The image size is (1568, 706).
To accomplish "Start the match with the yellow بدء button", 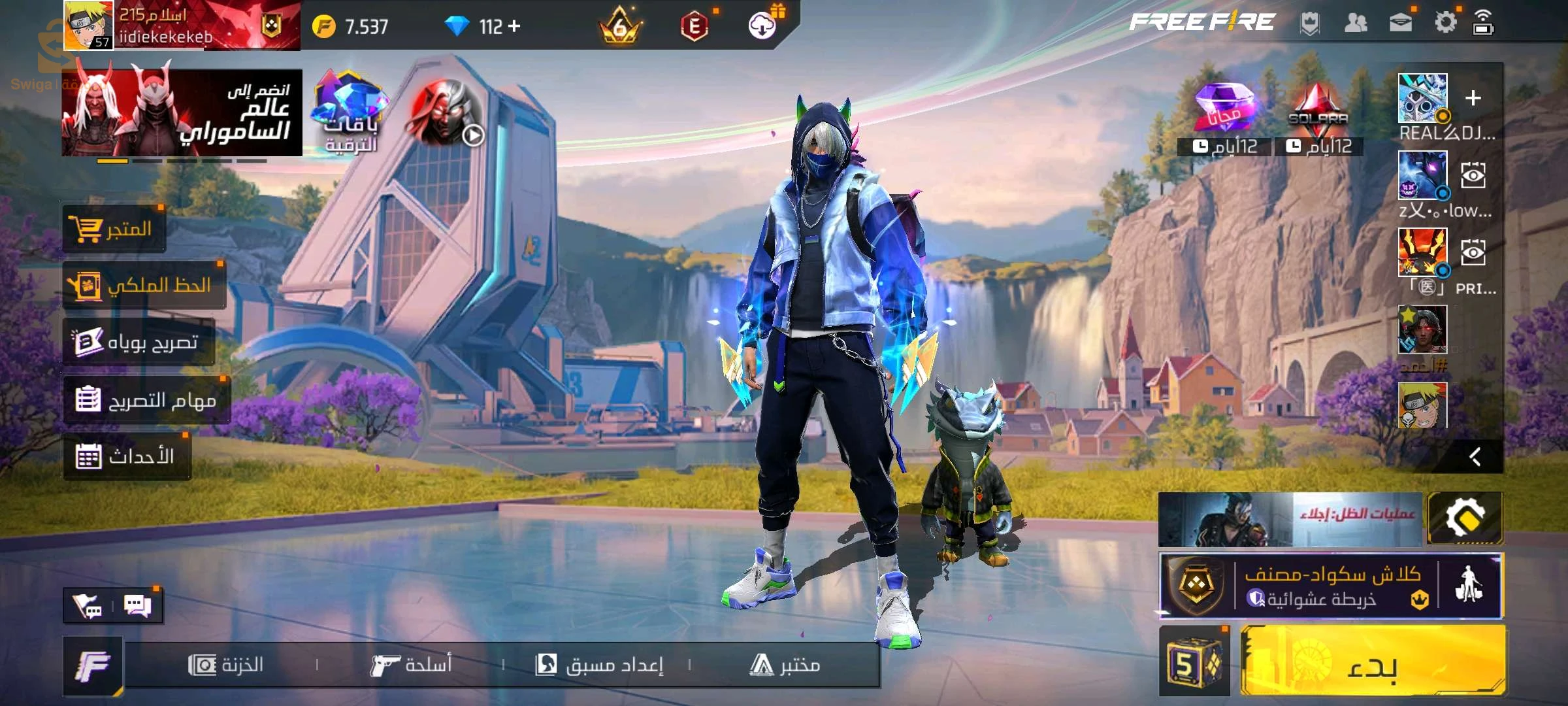I will (x=1372, y=662).
